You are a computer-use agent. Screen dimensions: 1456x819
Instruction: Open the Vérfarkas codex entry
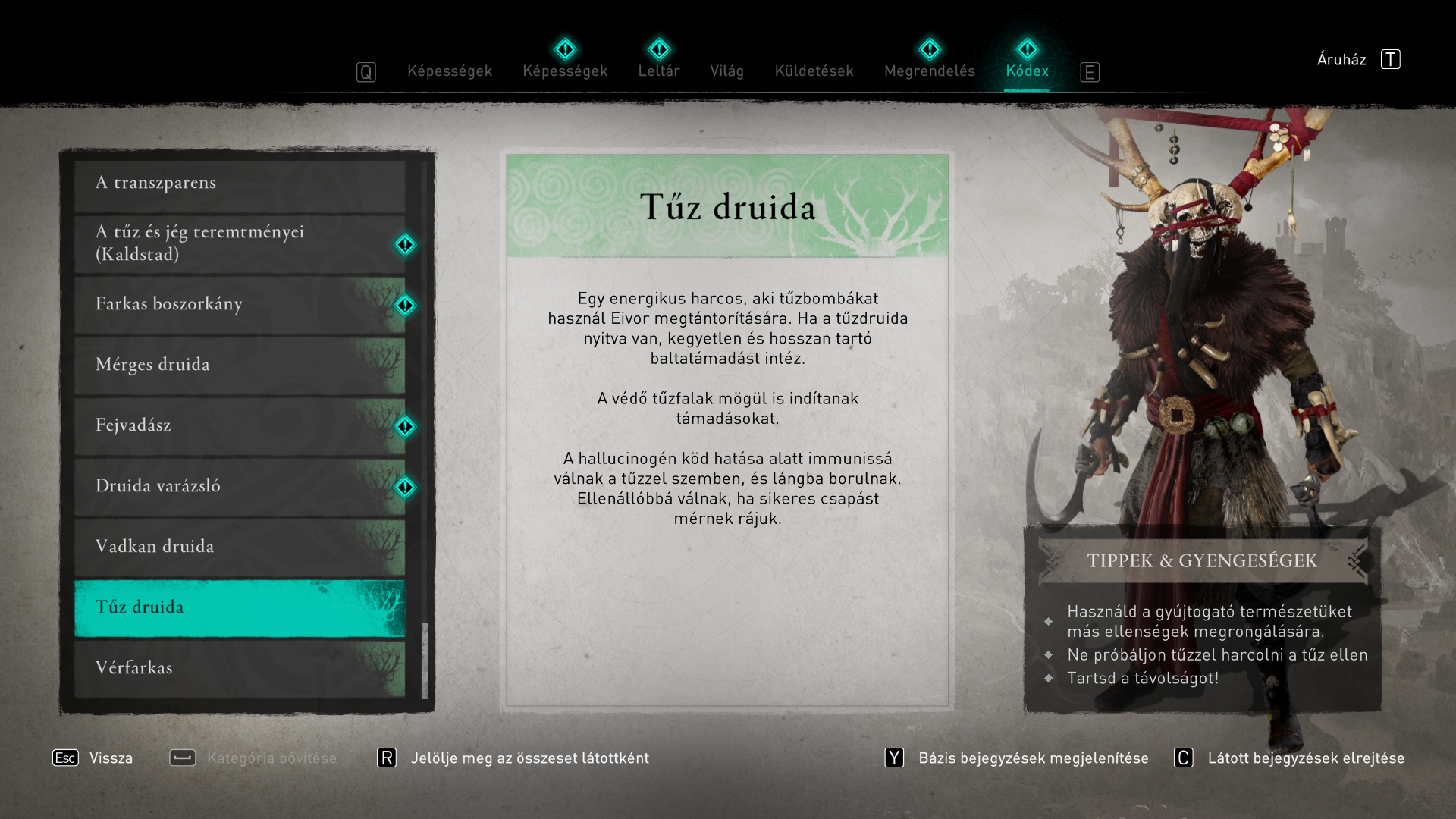point(240,668)
